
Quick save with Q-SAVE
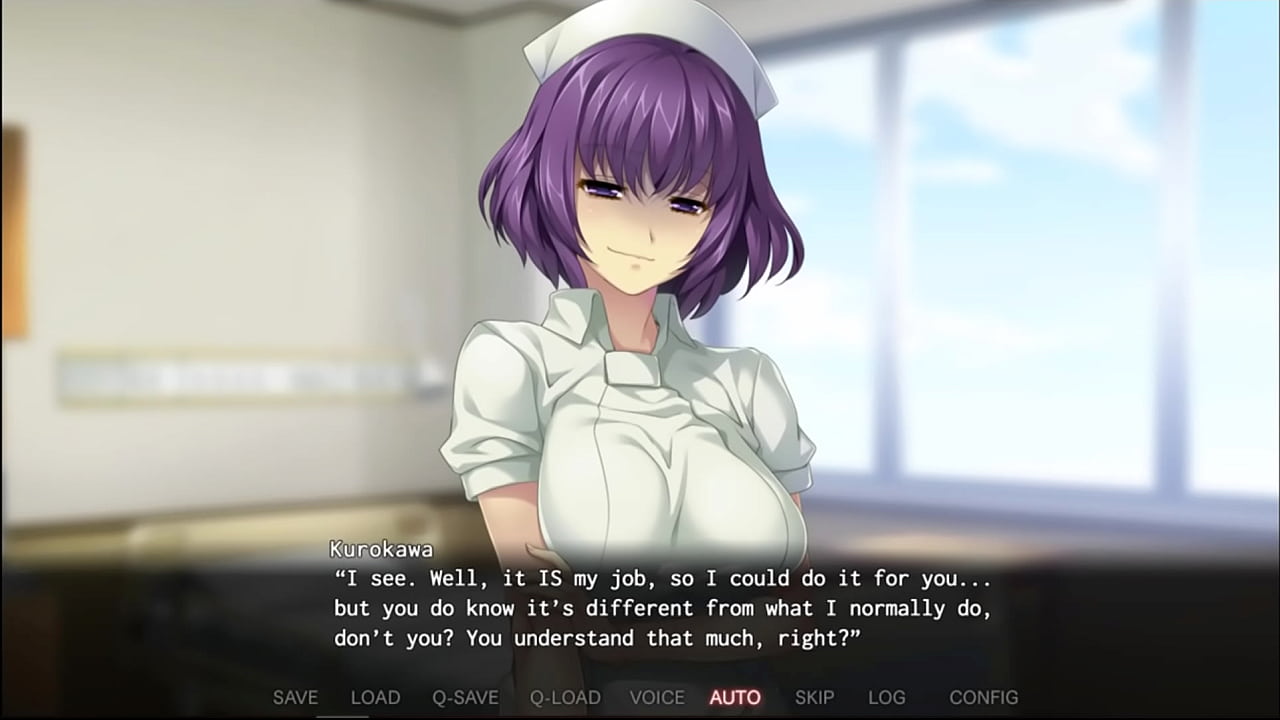tap(465, 697)
